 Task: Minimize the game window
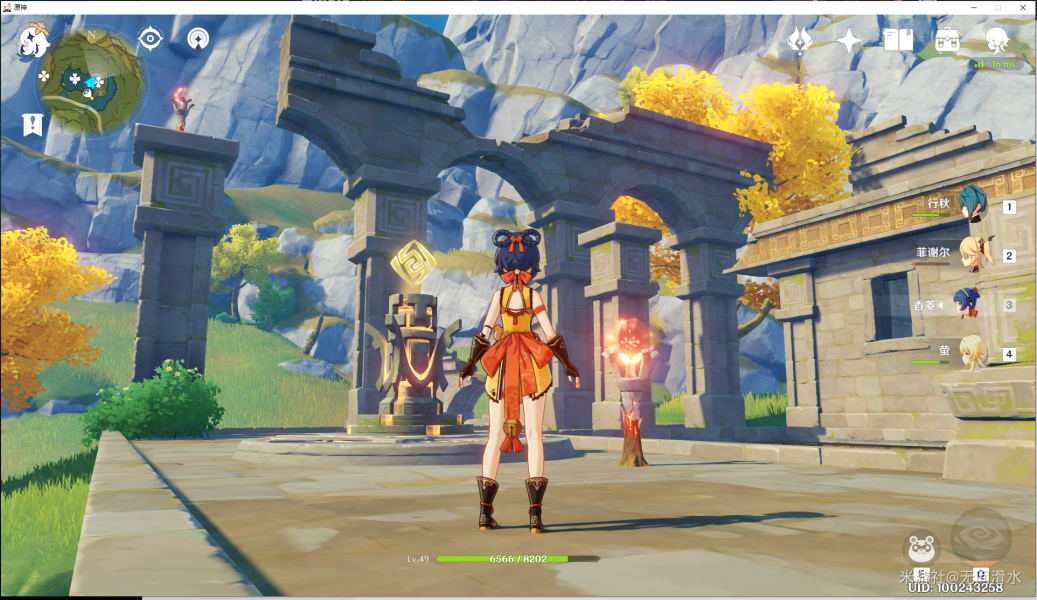coord(974,7)
